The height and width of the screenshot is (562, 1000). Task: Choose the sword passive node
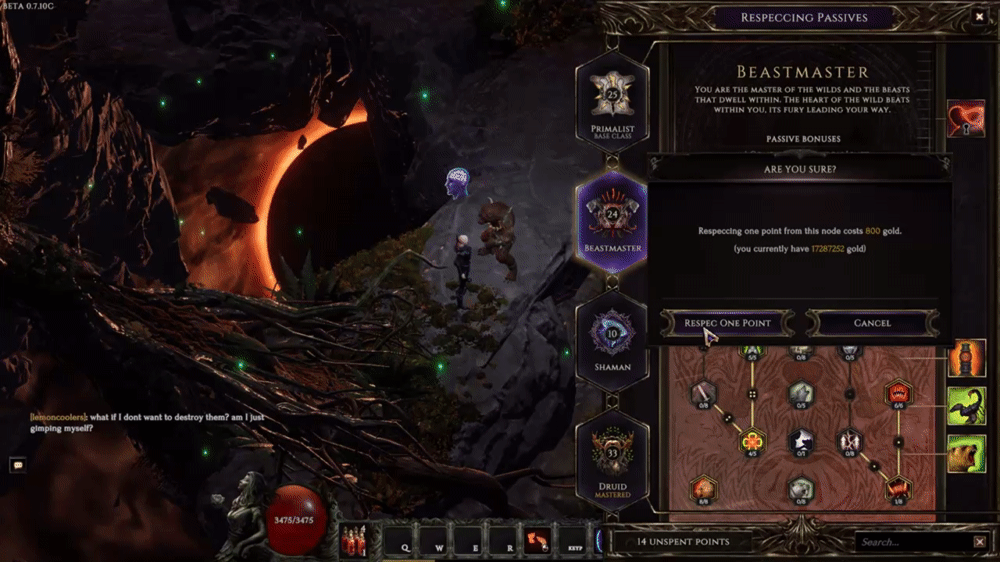(x=703, y=393)
